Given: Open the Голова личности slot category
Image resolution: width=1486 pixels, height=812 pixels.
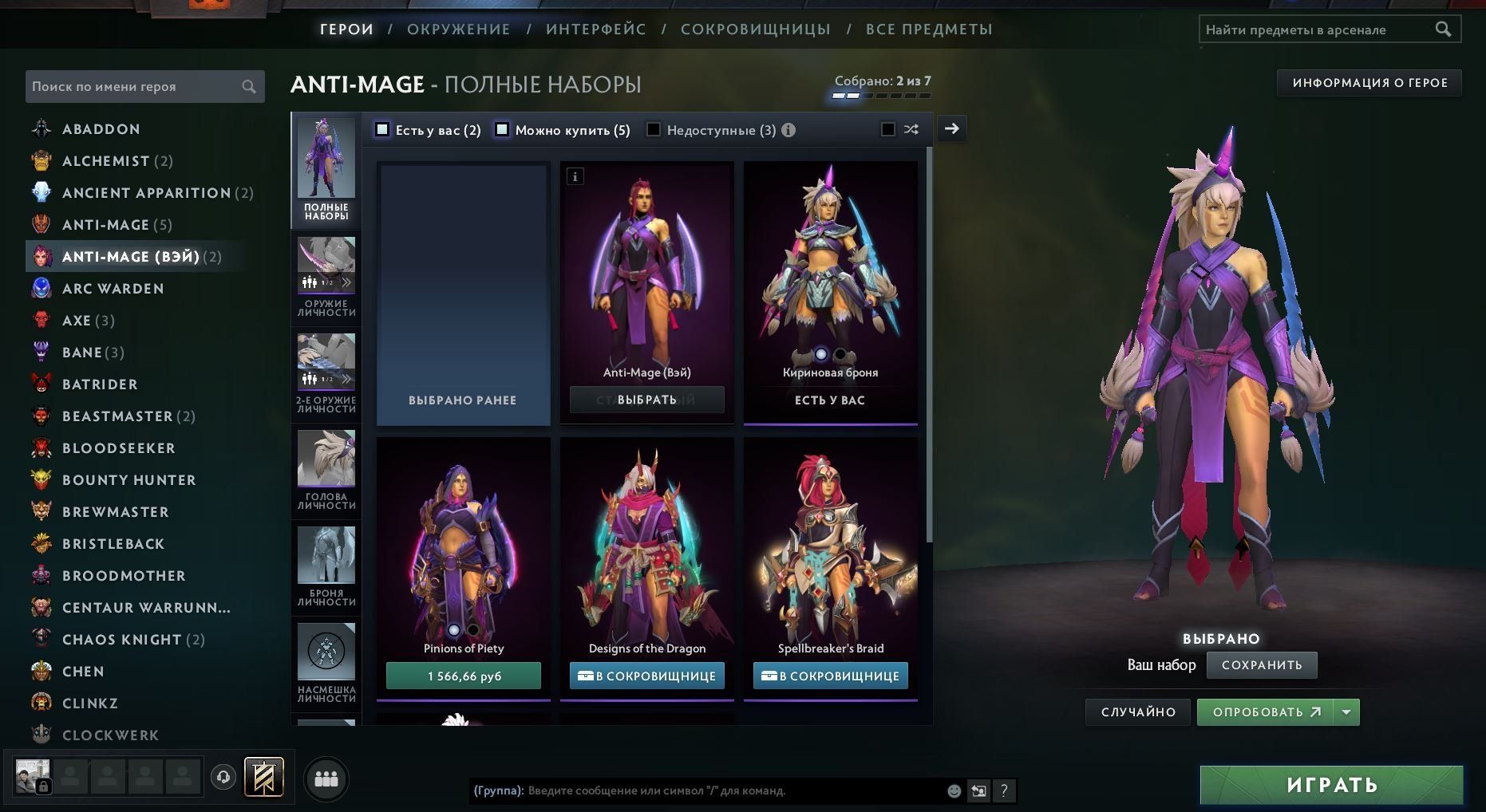Looking at the screenshot, I should pos(326,471).
